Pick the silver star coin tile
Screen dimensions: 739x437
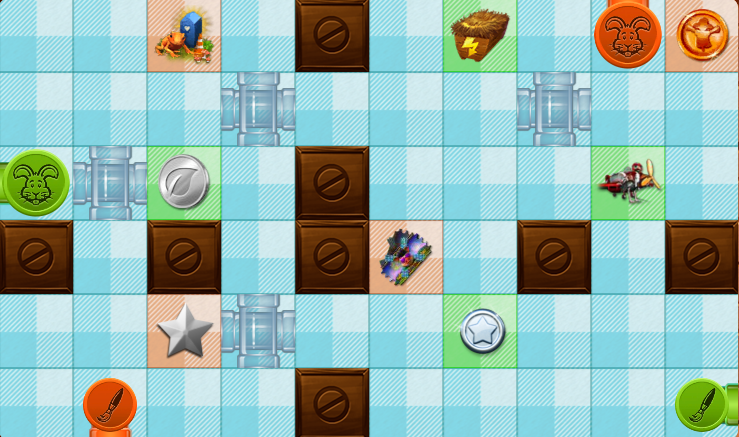point(480,331)
